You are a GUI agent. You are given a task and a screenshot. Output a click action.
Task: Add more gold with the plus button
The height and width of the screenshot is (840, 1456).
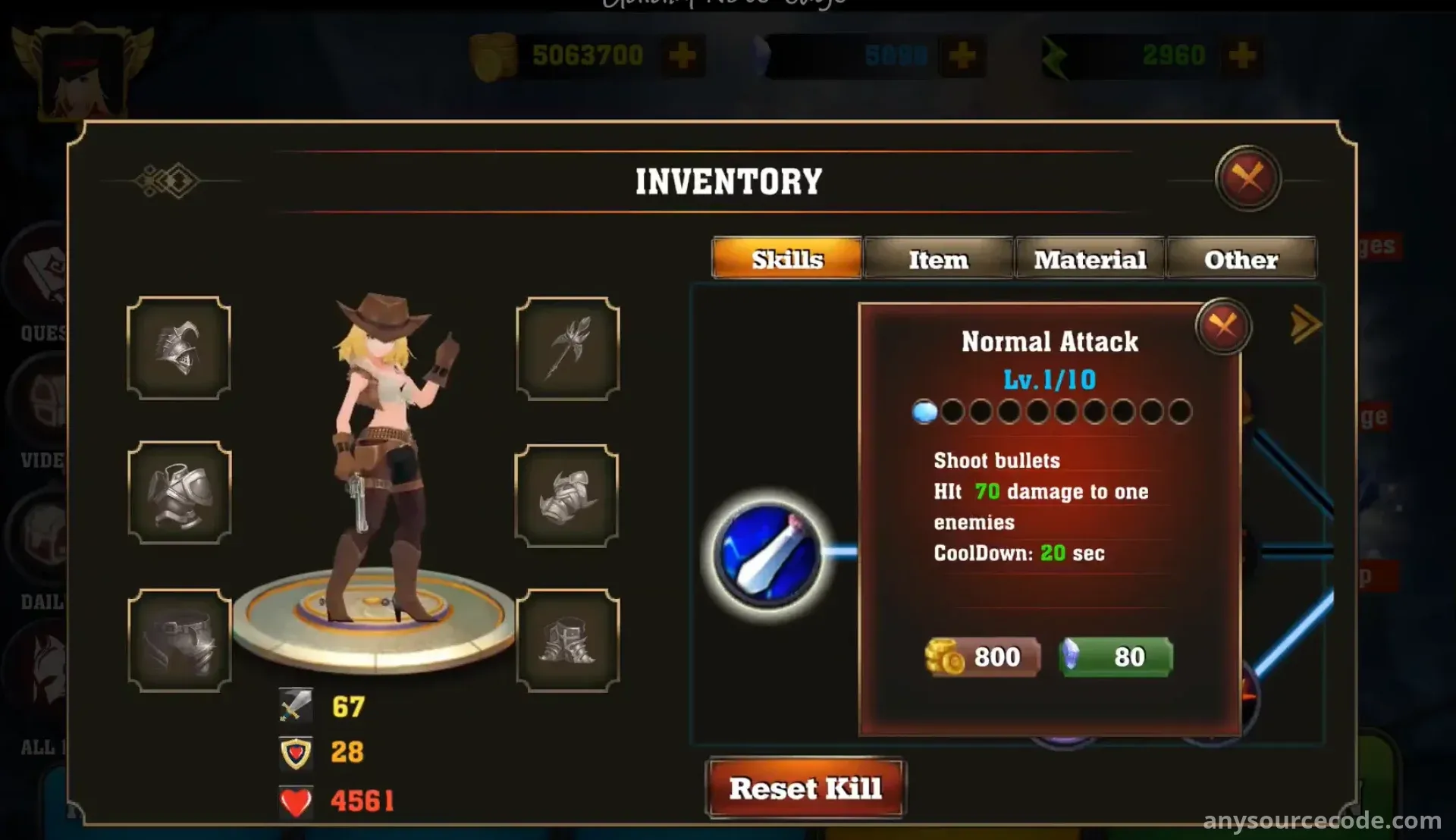coord(682,55)
